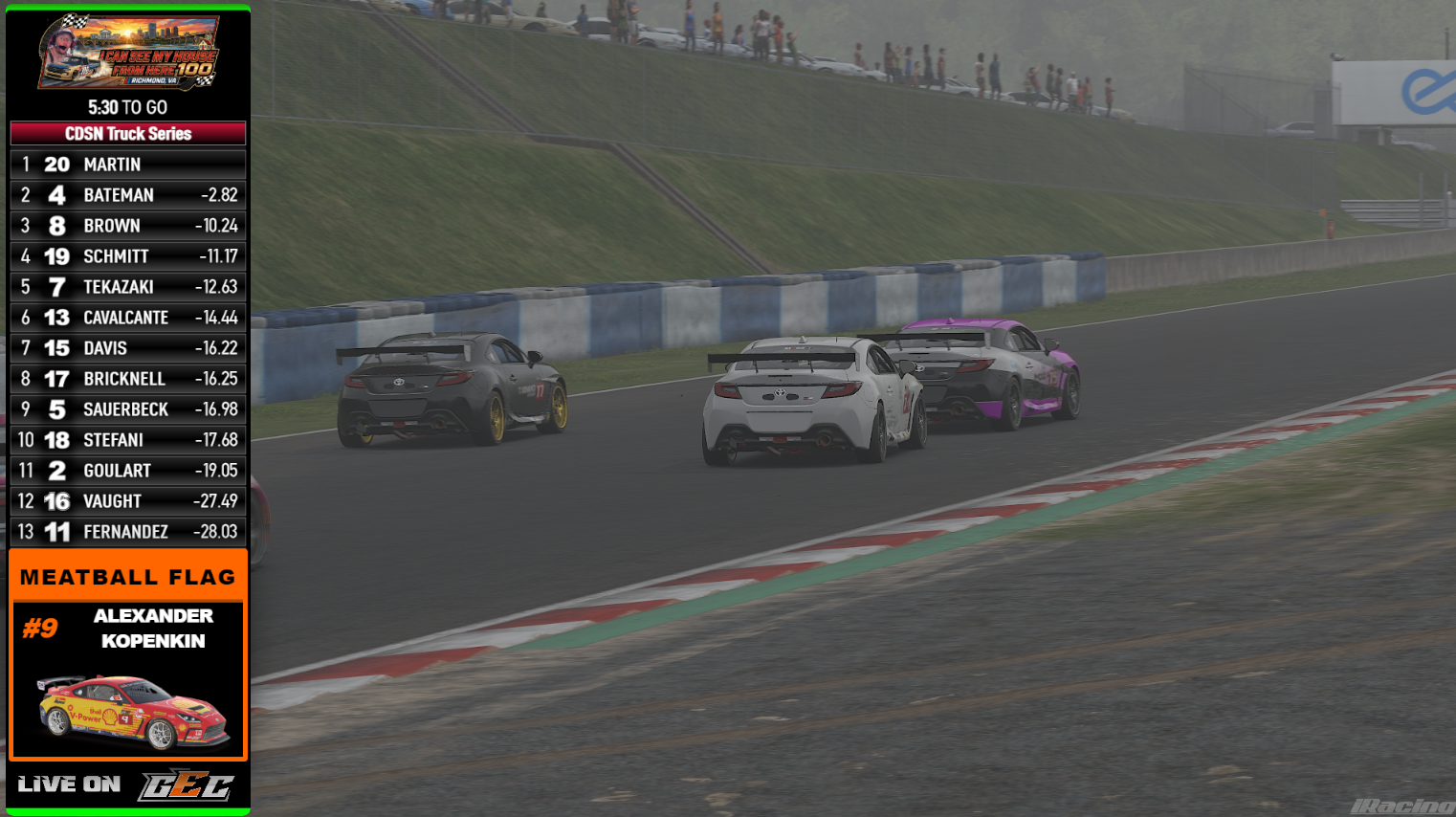Toggle the green bar below the GEC logo
Image resolution: width=1456 pixels, height=817 pixels.
click(127, 812)
